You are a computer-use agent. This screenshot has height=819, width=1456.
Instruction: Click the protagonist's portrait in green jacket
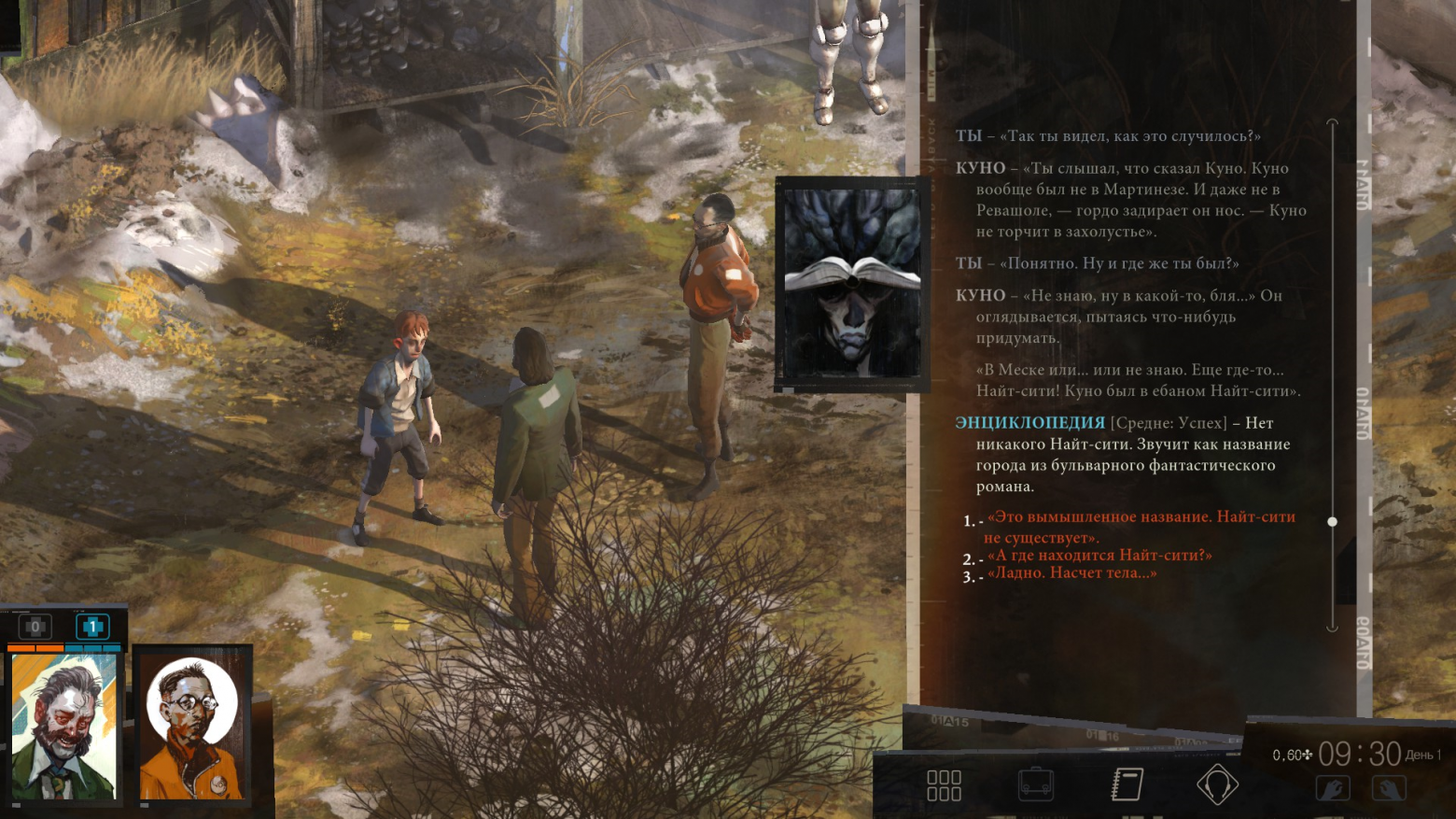[64, 727]
